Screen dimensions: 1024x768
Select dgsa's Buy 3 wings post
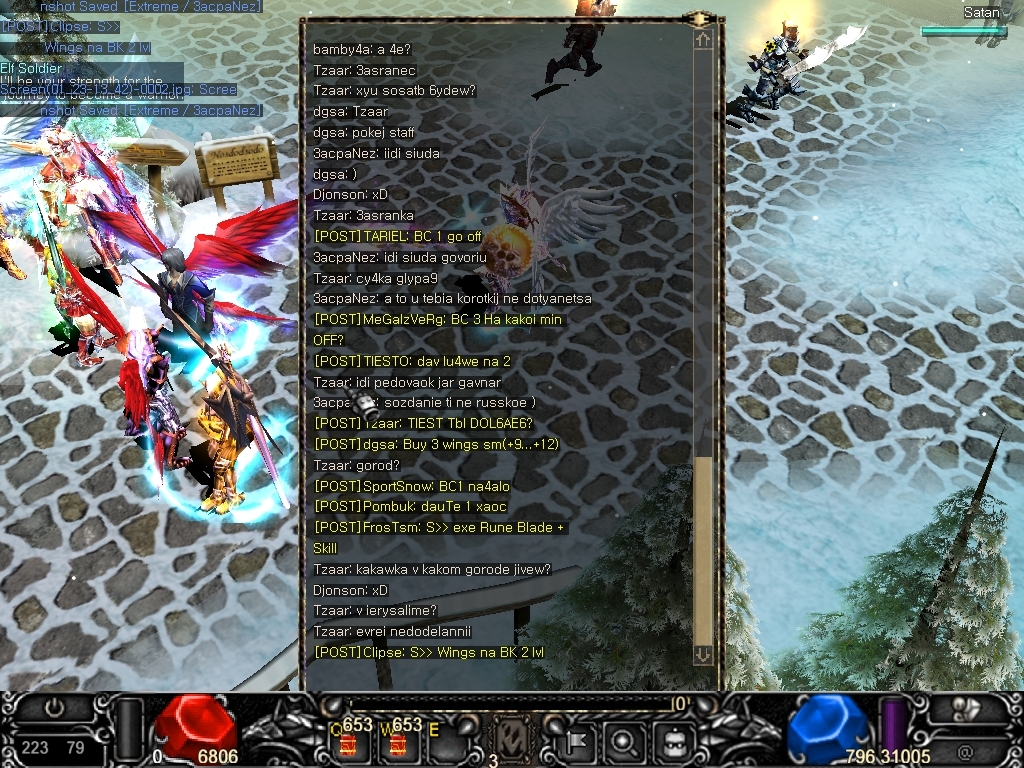point(436,444)
